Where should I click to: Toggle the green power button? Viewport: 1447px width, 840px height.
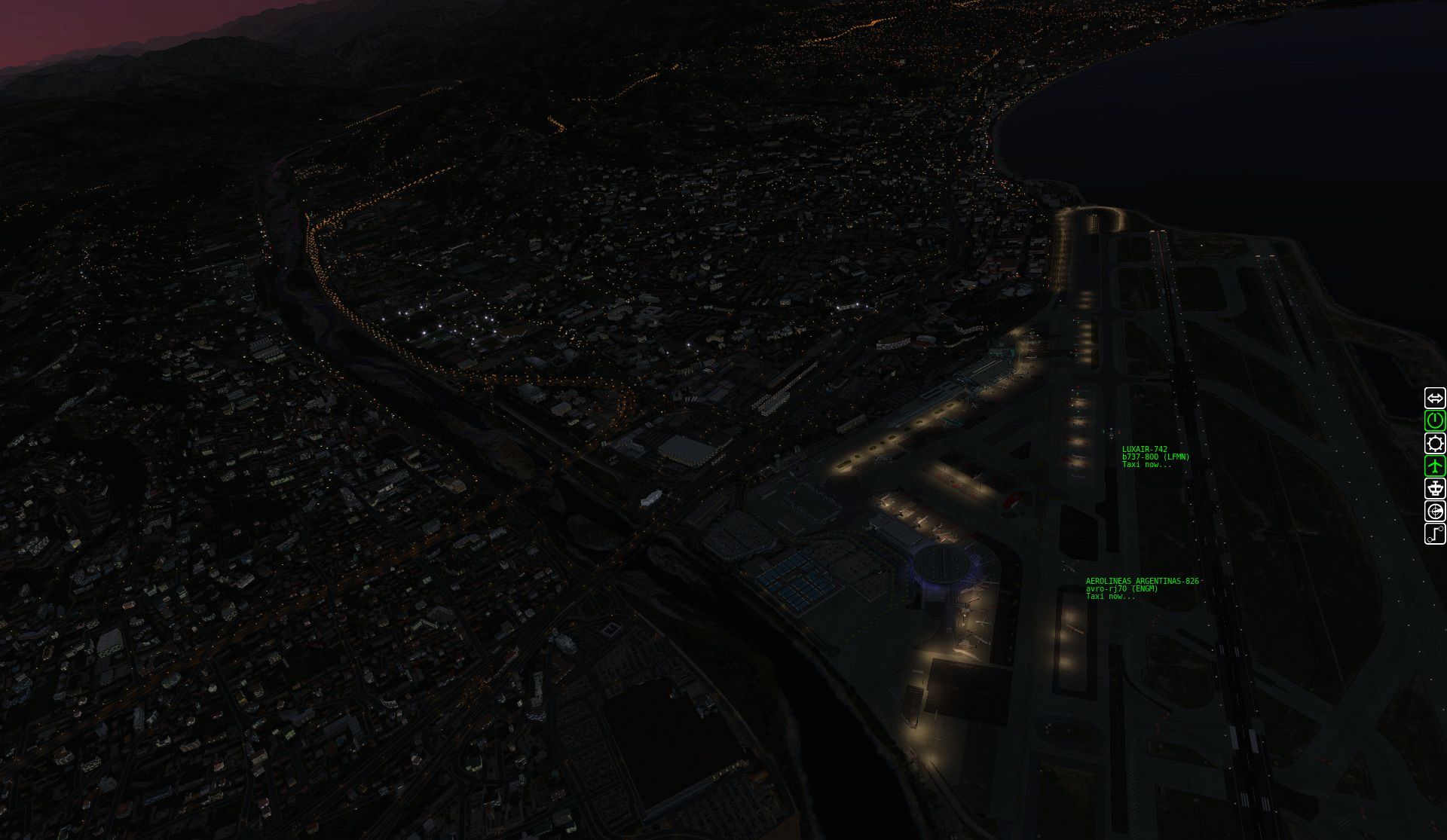click(1434, 420)
